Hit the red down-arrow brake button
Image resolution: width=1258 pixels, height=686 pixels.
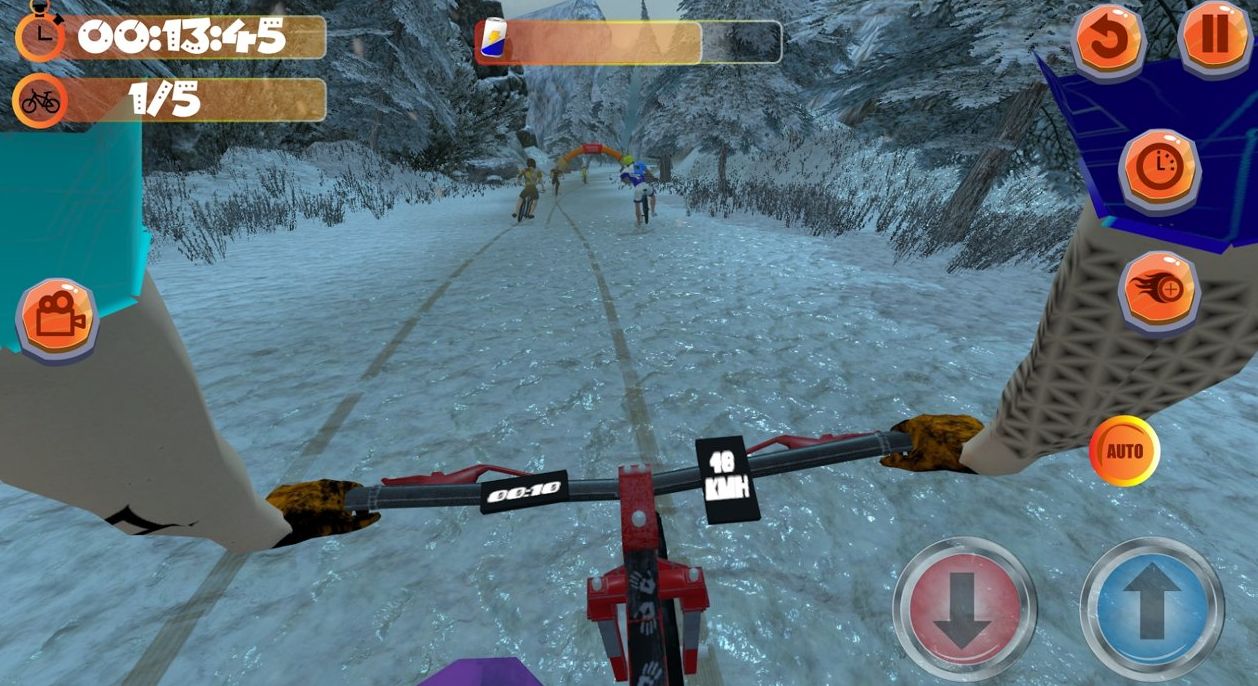(964, 608)
